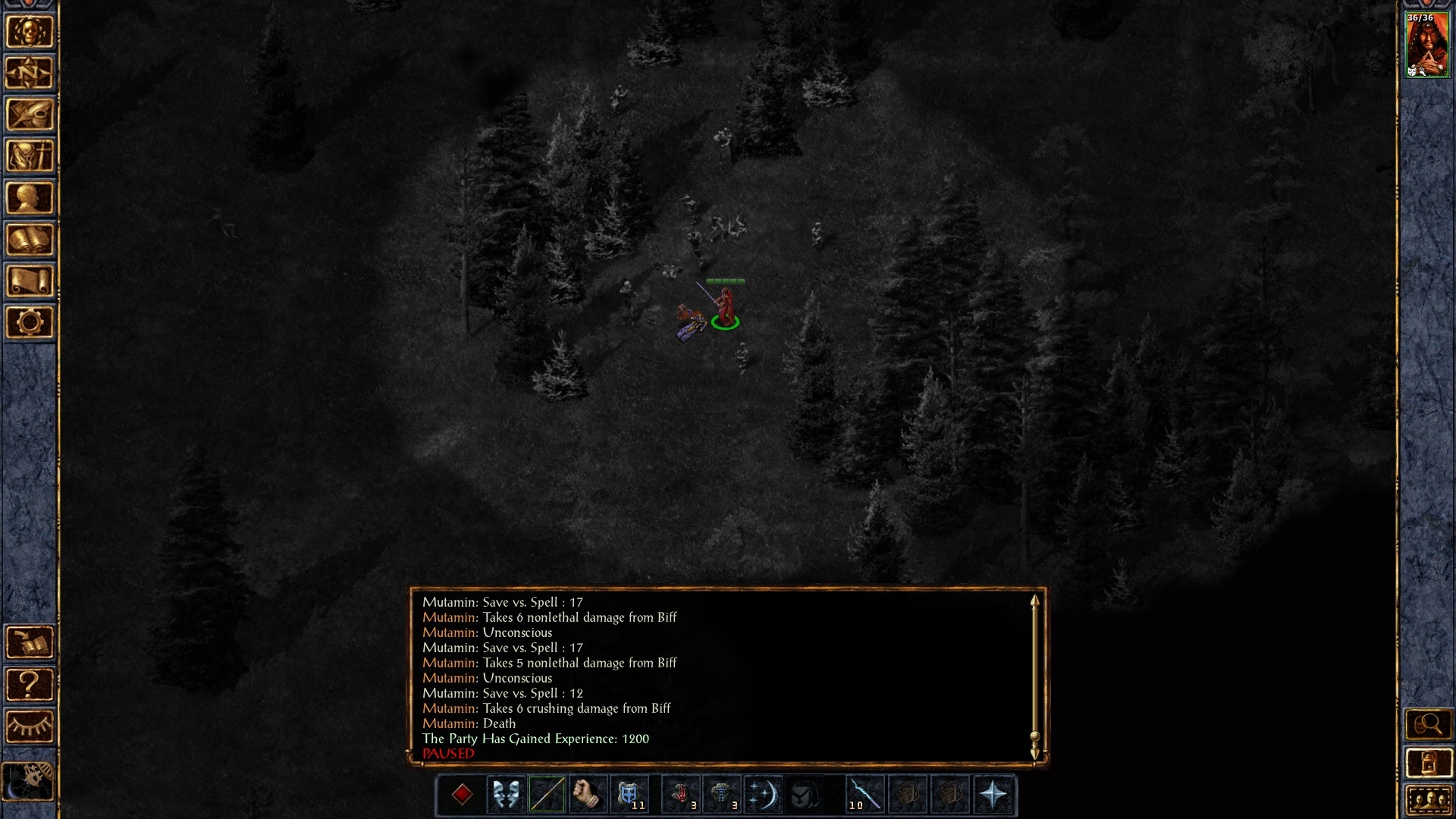The image size is (1456, 819).
Task: Use the wand quick item slot
Action: point(864,795)
